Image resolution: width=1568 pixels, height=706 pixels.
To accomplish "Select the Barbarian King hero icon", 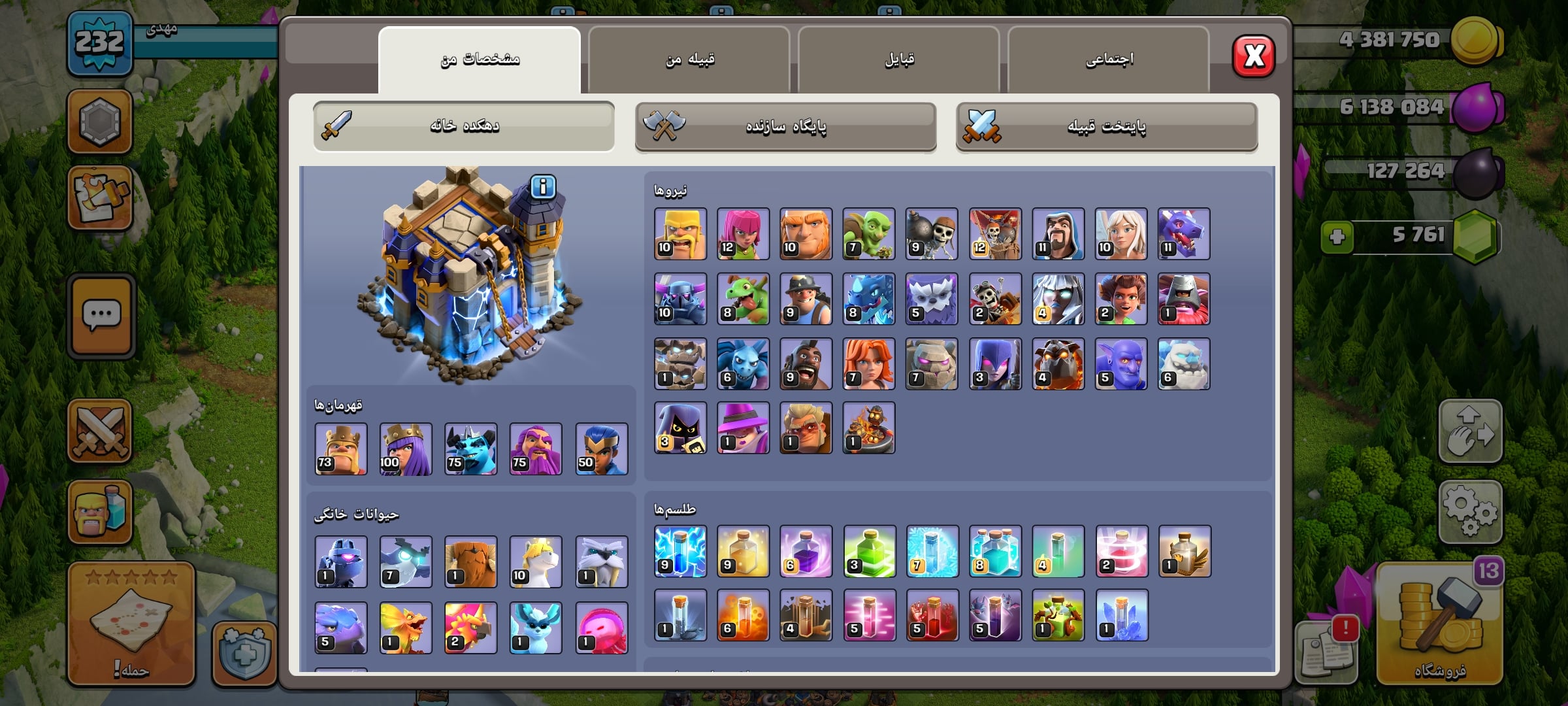I will point(340,449).
